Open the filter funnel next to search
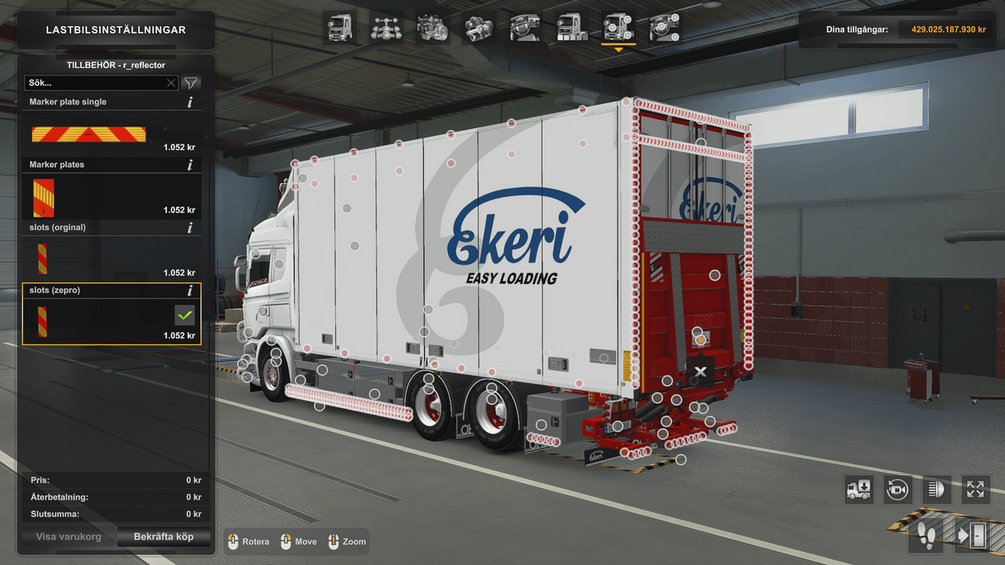This screenshot has height=565, width=1005. point(190,83)
